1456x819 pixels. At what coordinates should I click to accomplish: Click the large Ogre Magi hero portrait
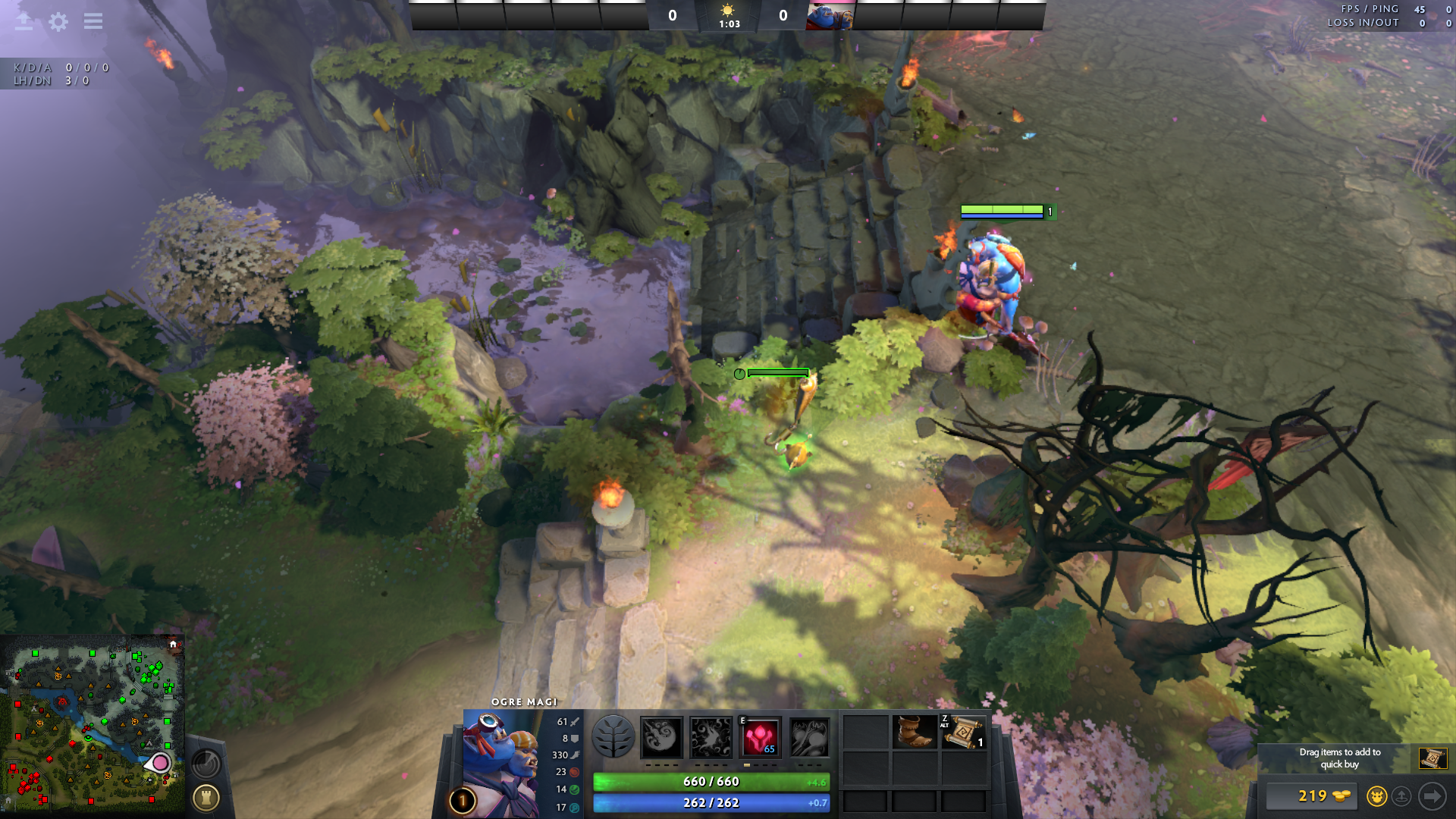coord(499,762)
